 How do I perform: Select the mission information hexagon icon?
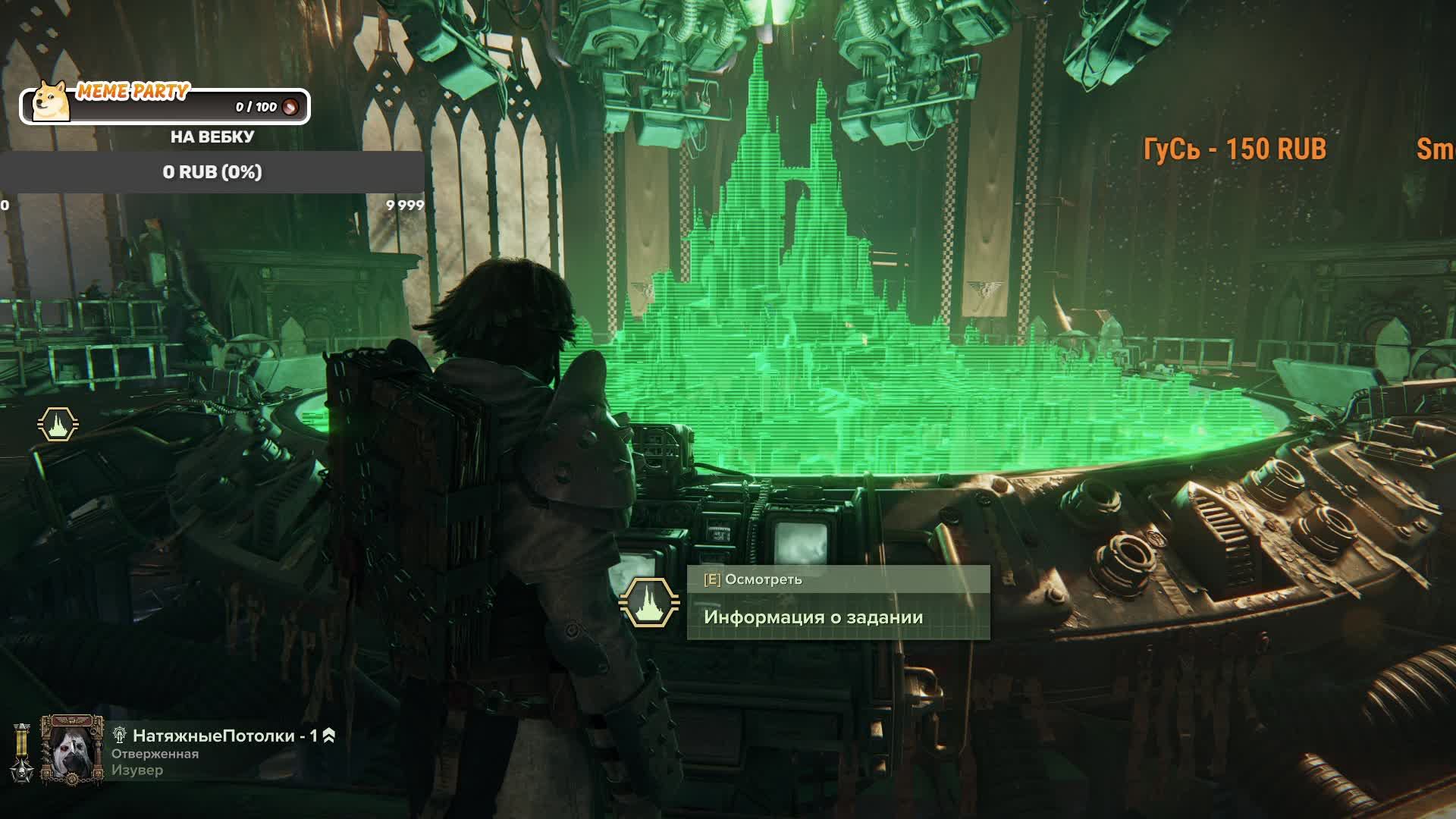(x=649, y=603)
